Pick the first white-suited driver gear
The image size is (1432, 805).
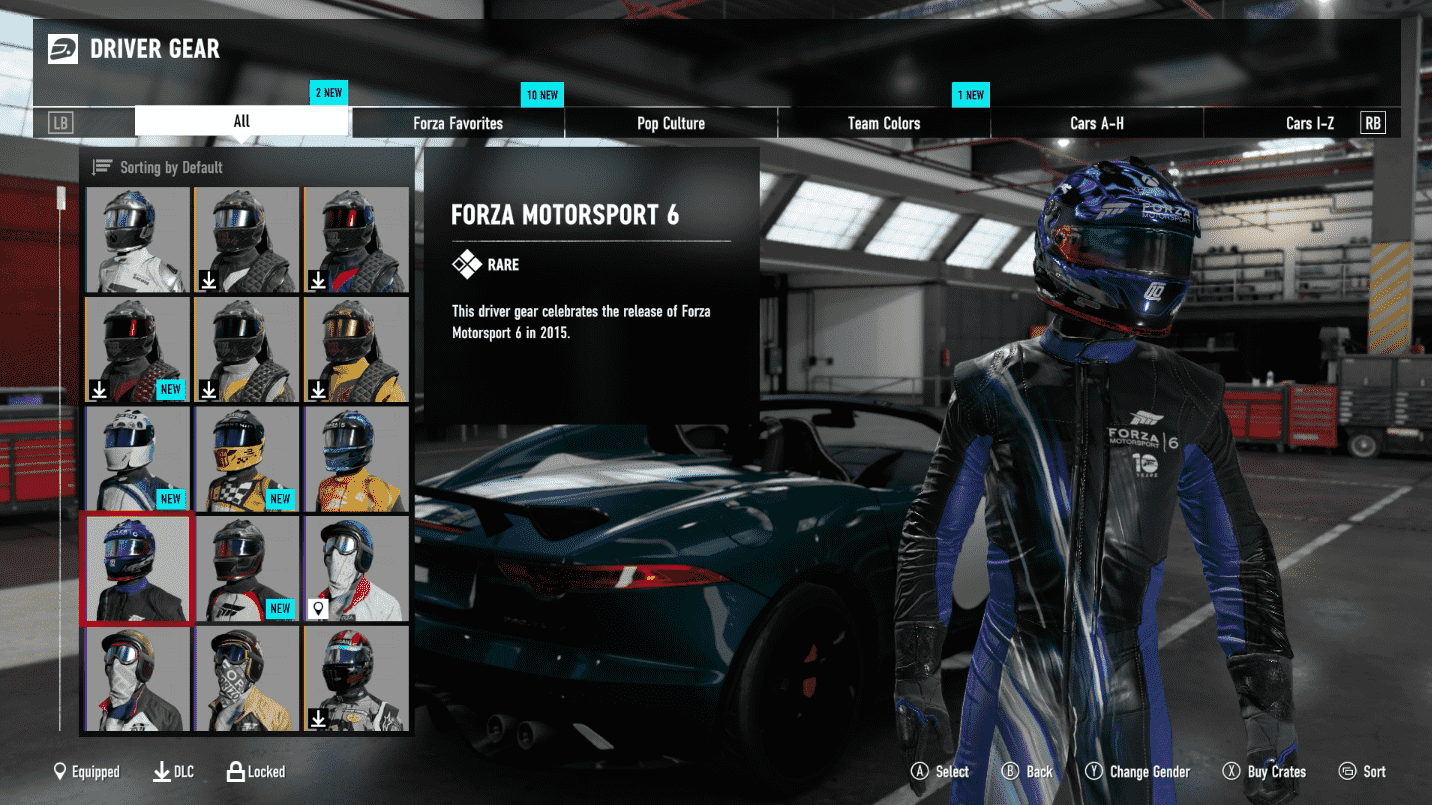[136, 240]
